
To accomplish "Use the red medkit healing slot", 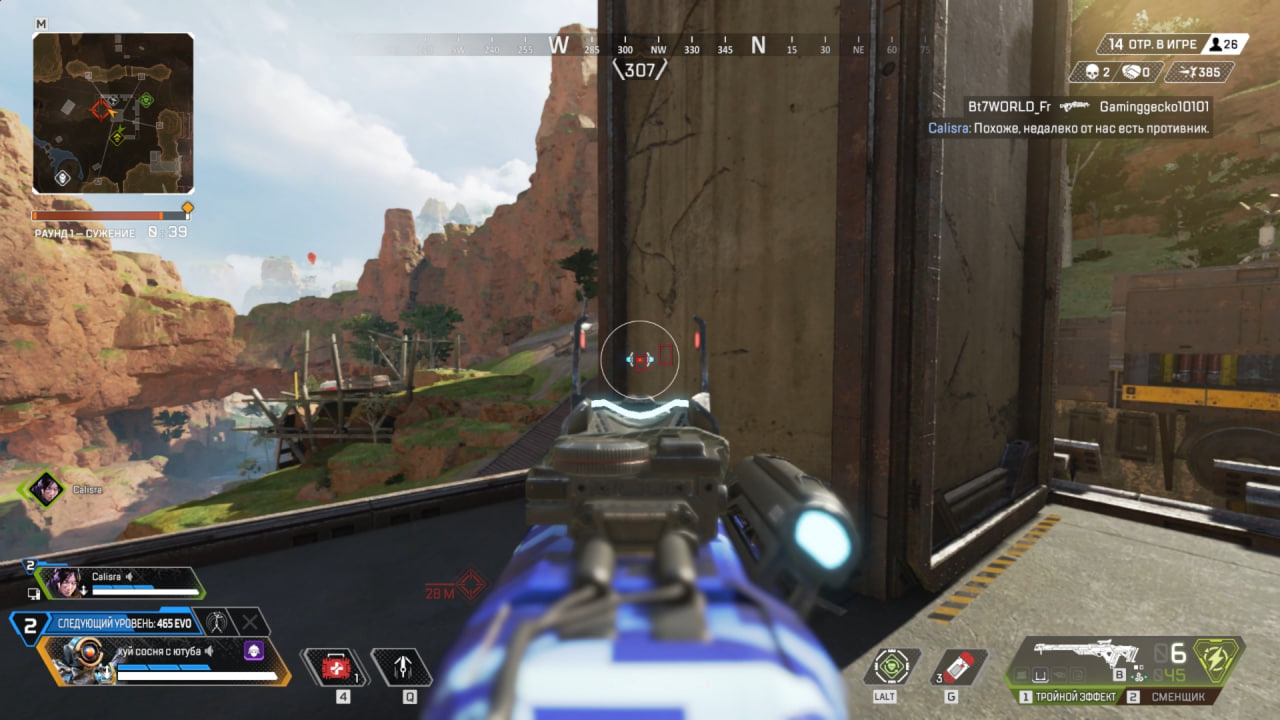I will [x=336, y=667].
